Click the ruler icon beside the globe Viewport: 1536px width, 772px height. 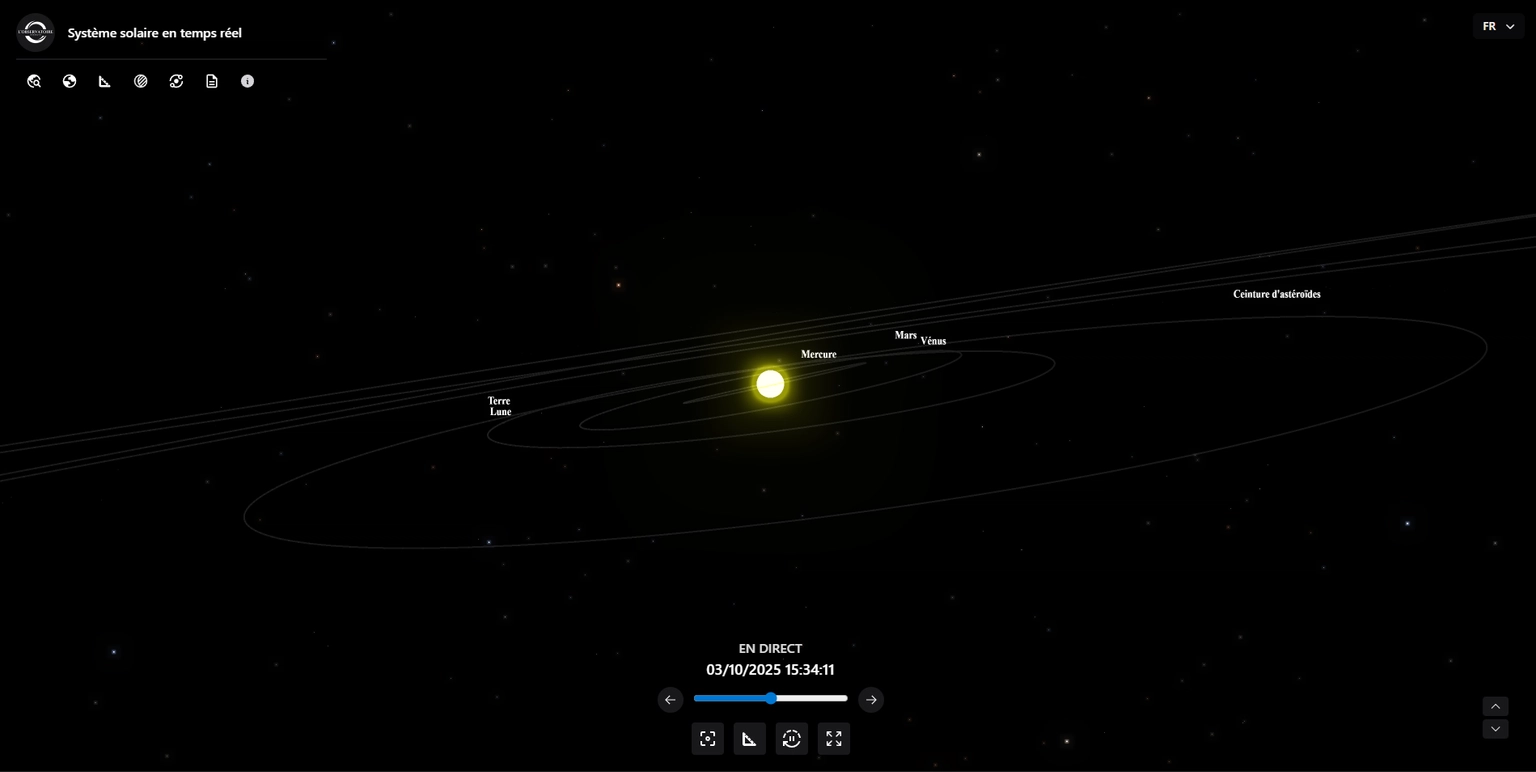click(105, 81)
